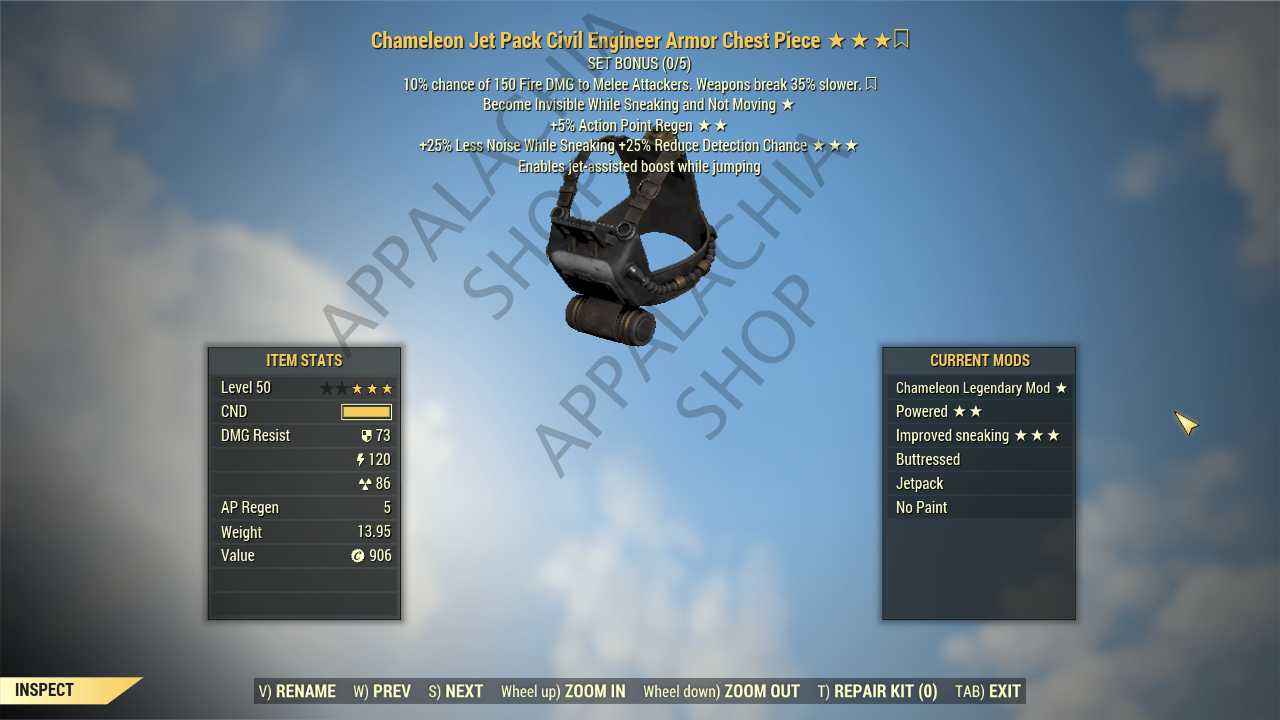Exit the inspect screen via EXIT
Viewport: 1280px width, 720px height.
pos(988,691)
